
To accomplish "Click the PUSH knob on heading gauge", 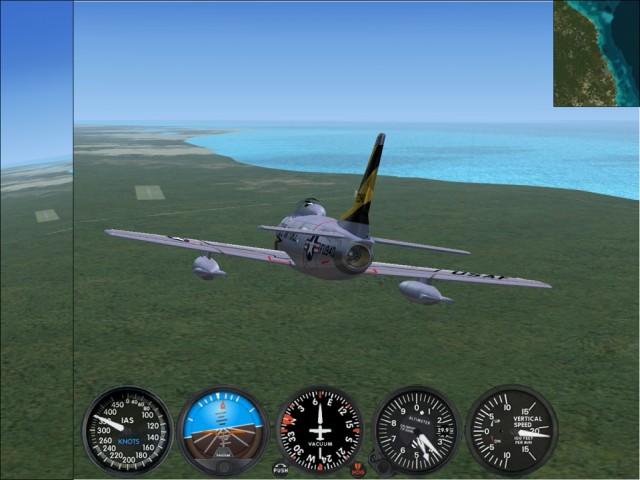I will coord(281,468).
